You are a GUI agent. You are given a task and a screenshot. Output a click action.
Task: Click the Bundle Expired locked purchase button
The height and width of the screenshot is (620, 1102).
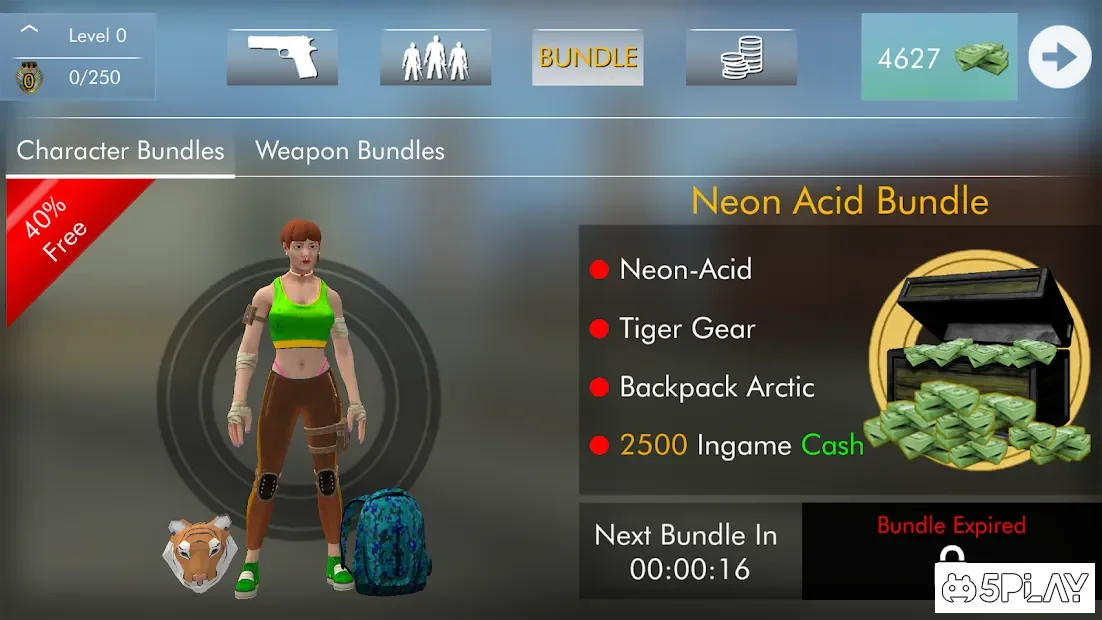(x=950, y=548)
